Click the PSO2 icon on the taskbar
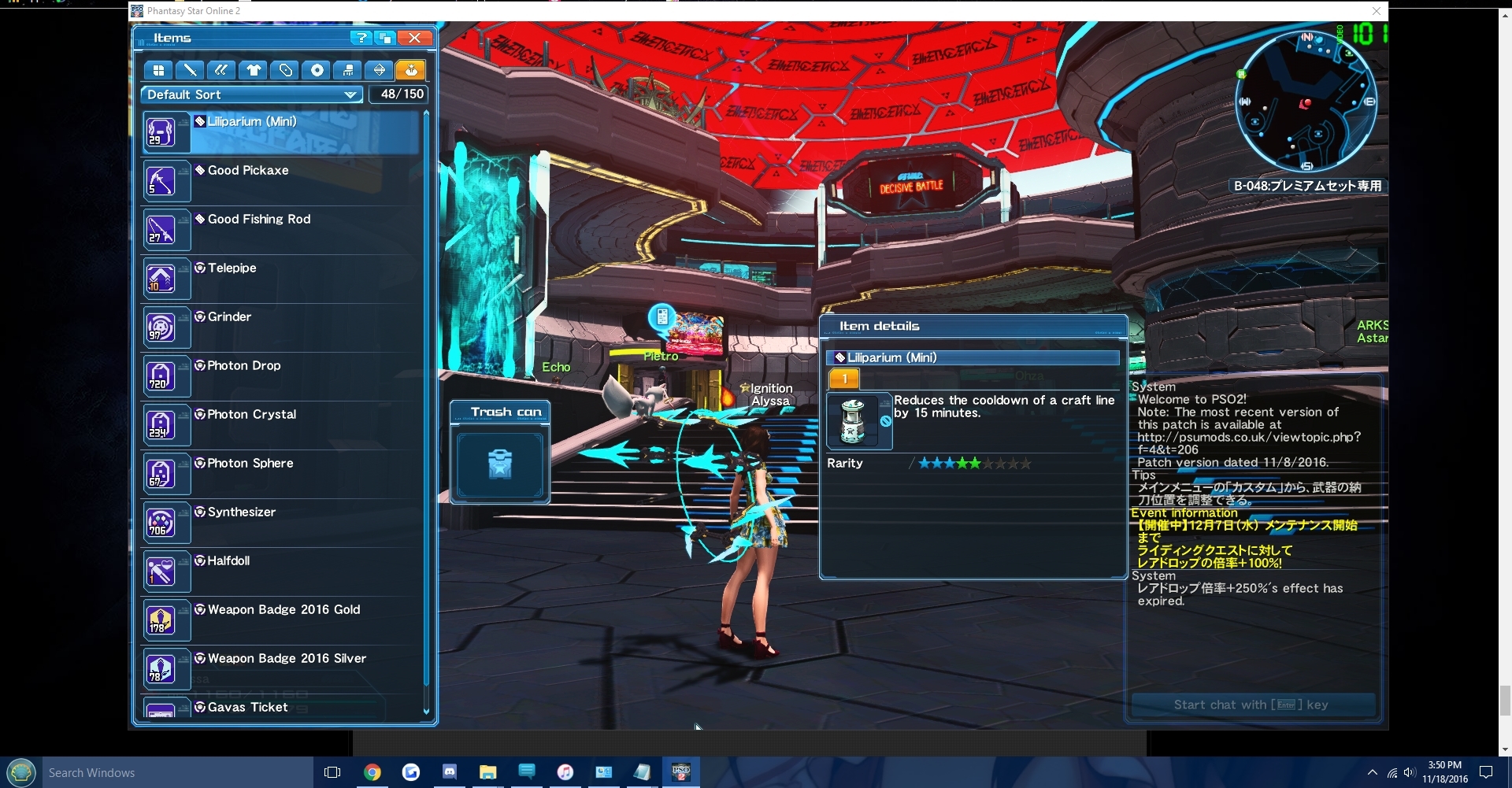 click(x=681, y=772)
